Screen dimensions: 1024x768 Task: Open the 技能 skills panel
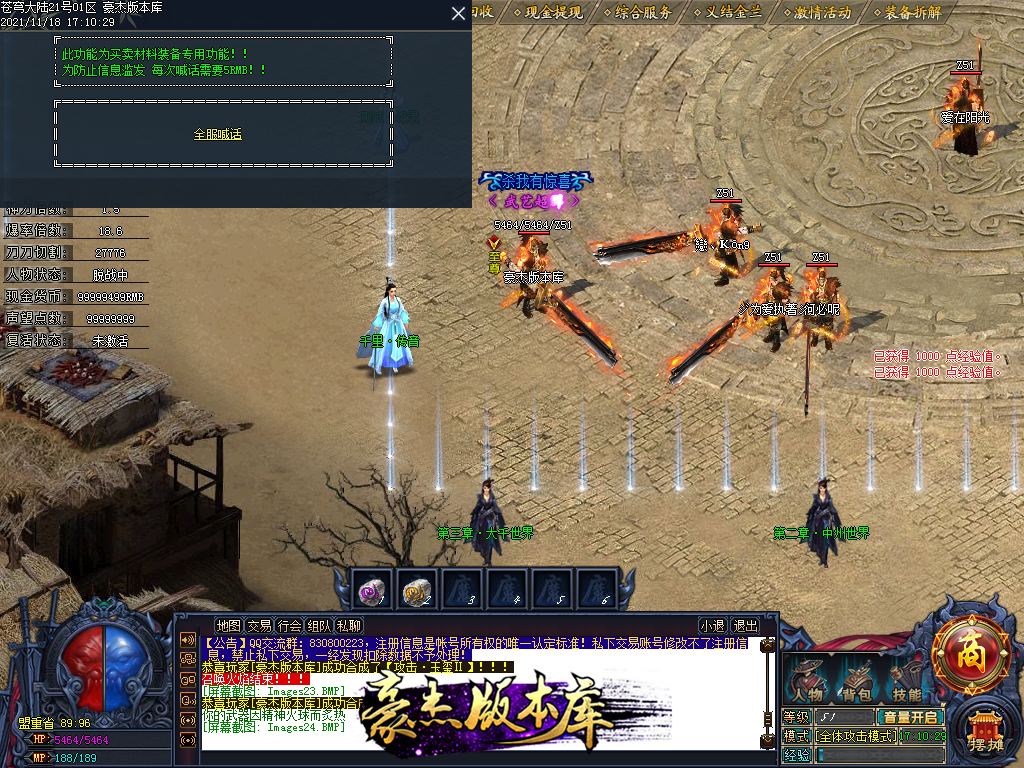907,682
